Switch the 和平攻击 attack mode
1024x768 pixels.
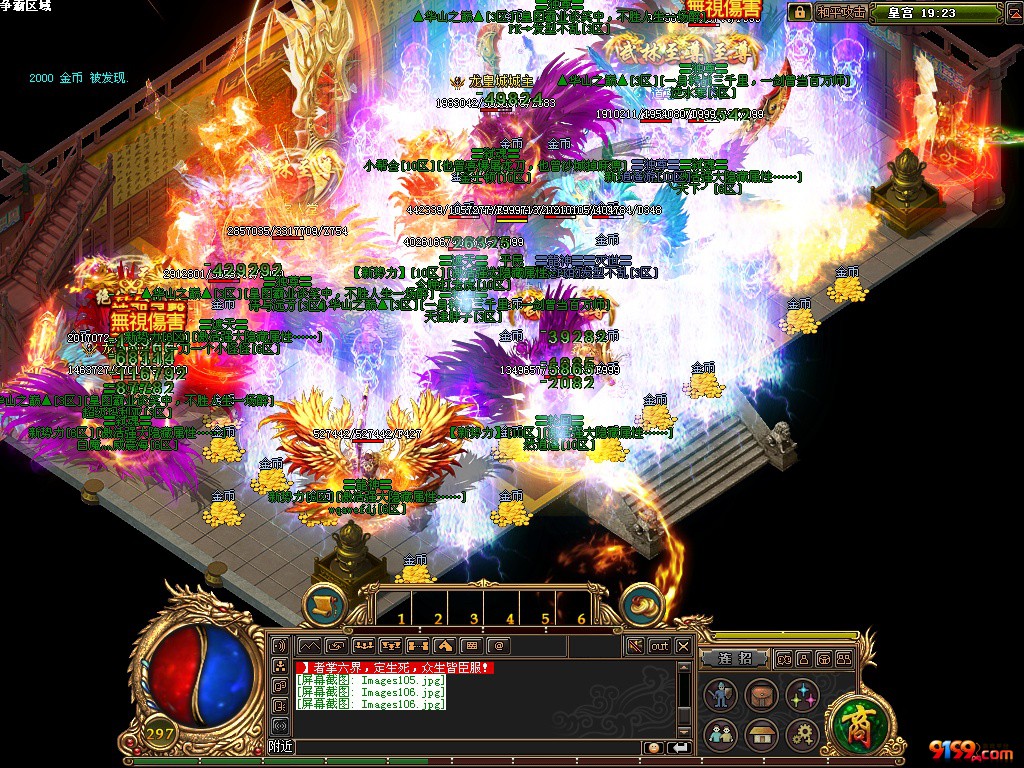tap(839, 13)
